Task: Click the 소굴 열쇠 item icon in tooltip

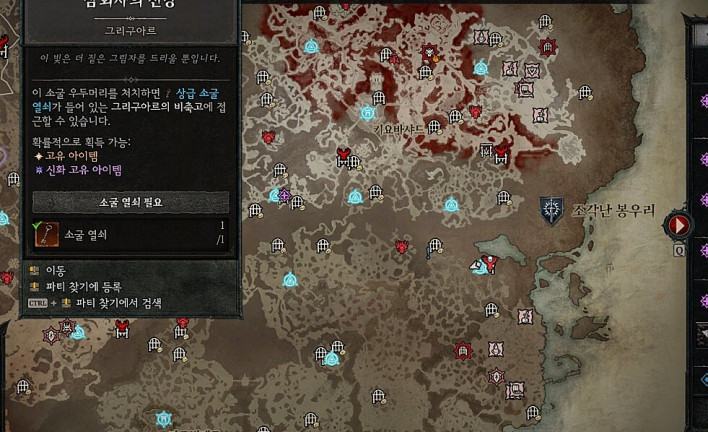Action: (x=46, y=234)
